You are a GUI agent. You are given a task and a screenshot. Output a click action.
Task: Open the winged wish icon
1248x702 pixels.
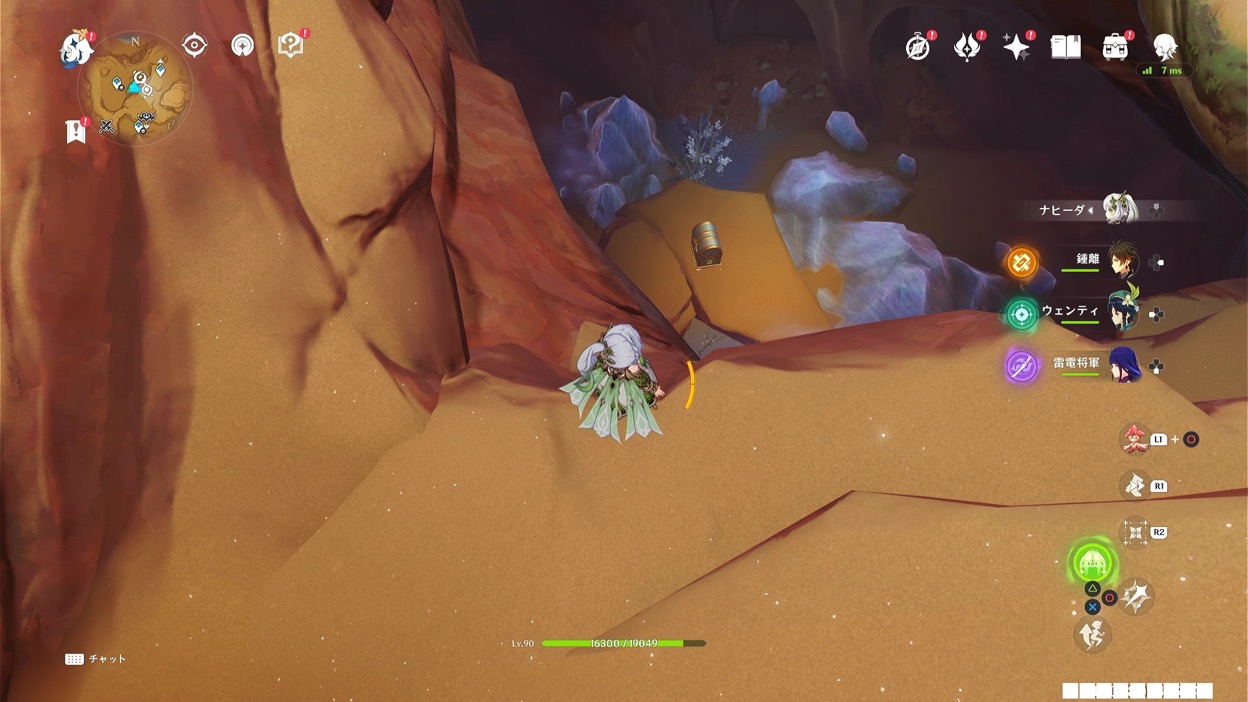[x=967, y=47]
